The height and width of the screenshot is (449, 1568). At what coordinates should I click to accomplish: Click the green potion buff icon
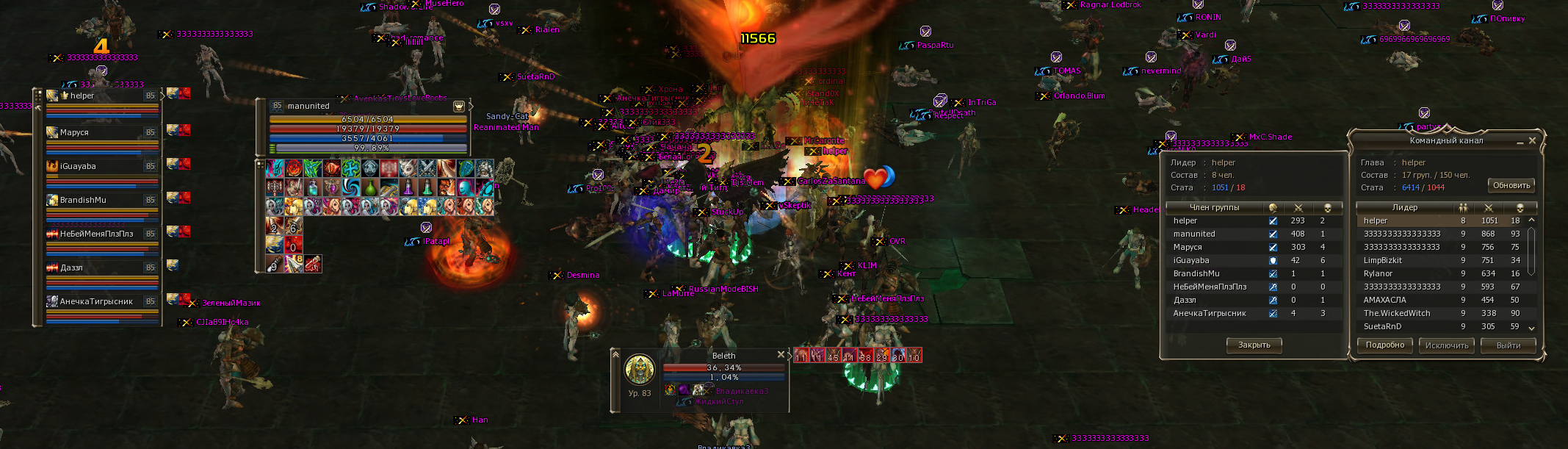pos(371,188)
